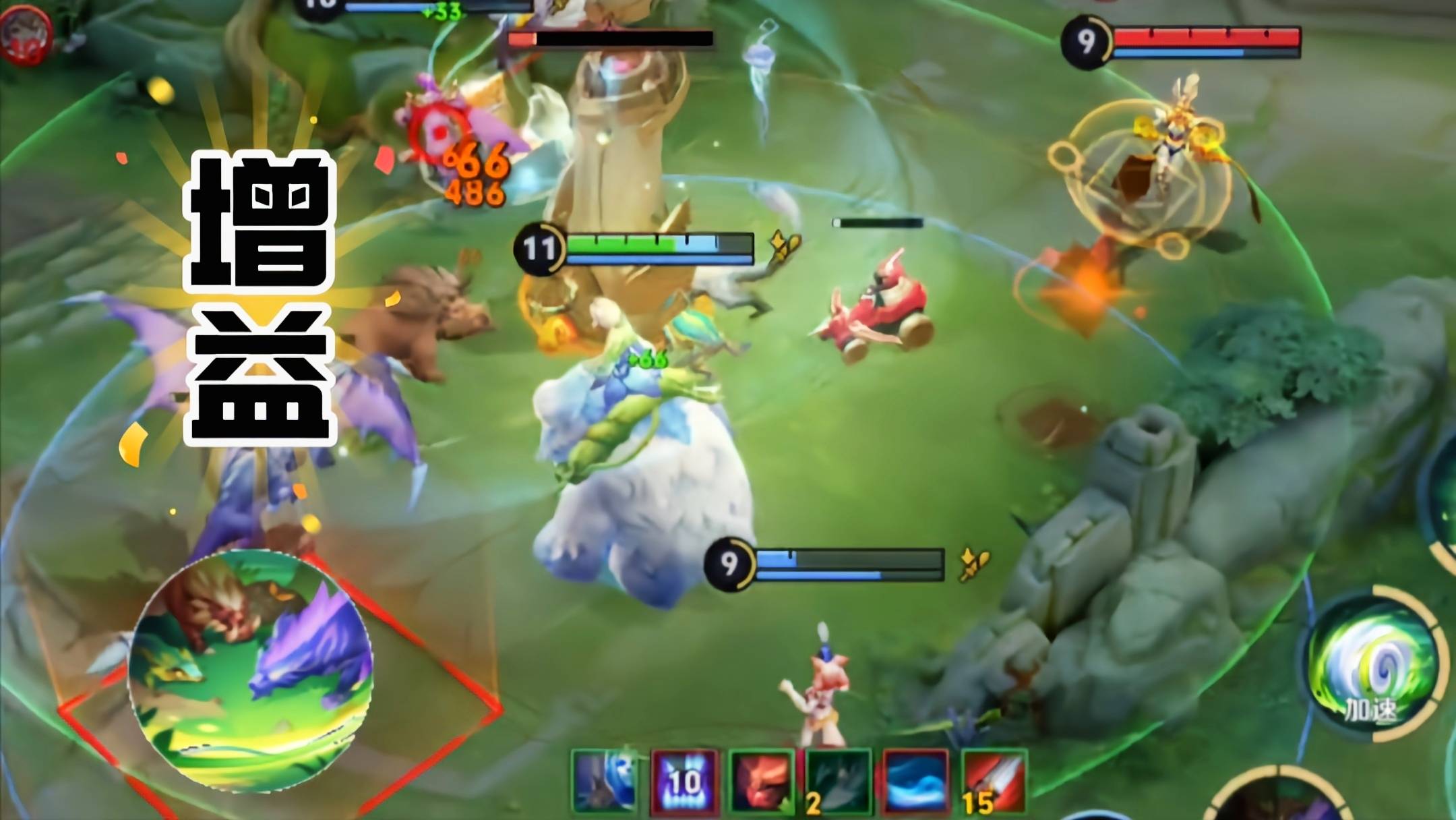Image resolution: width=1456 pixels, height=820 pixels.
Task: Click the red claw-slash icon marked 15
Action: point(994,781)
